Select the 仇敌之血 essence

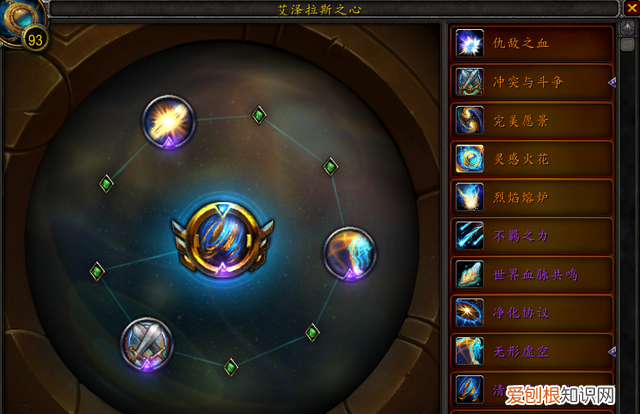point(532,43)
